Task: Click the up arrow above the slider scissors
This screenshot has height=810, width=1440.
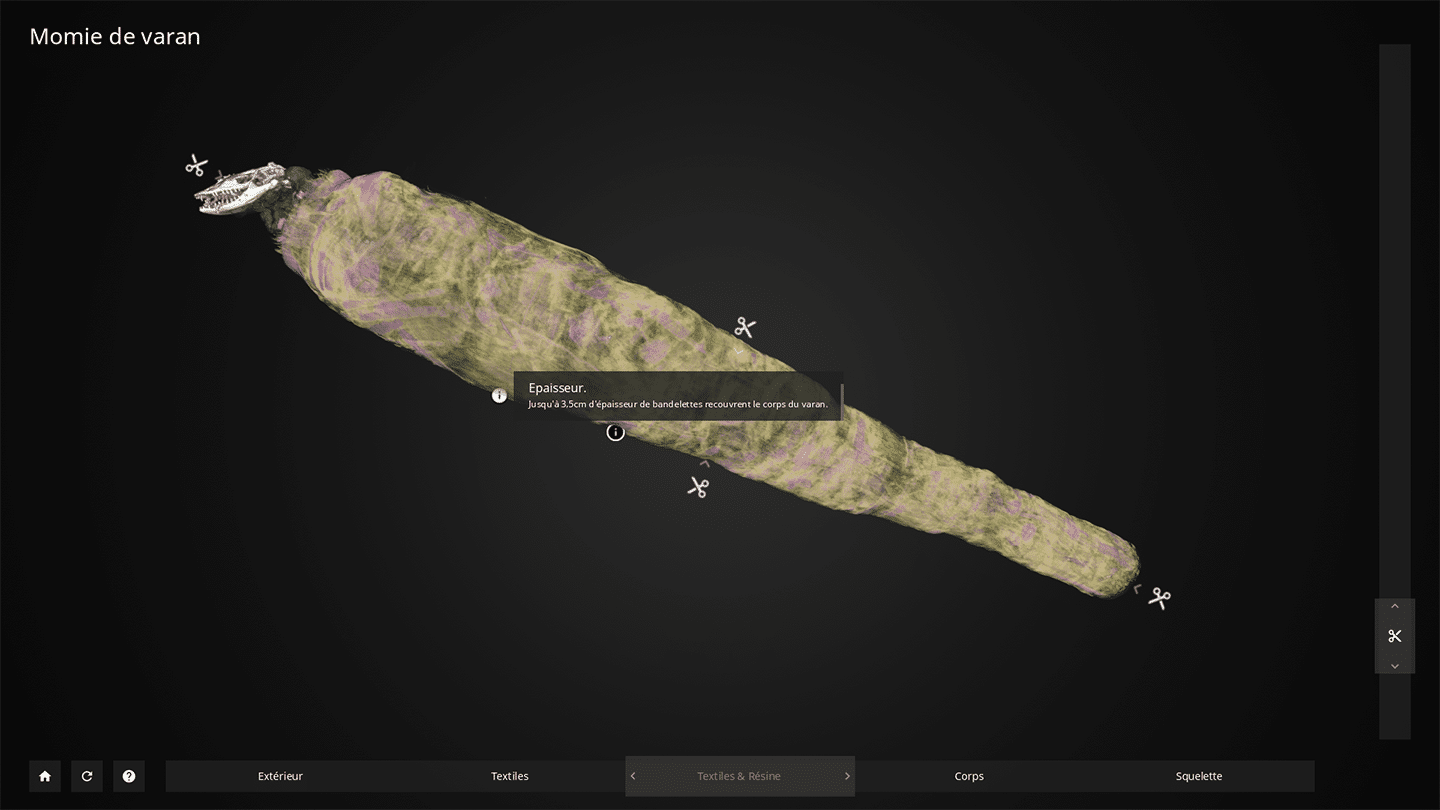Action: (1395, 607)
